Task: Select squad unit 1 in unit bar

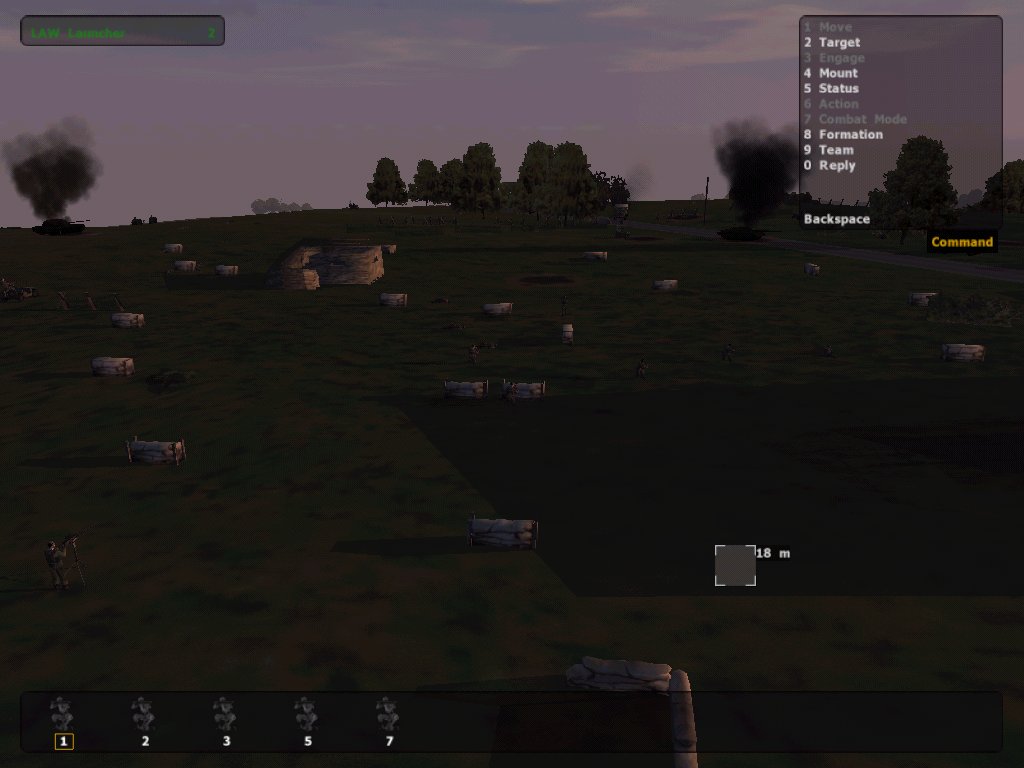Action: point(64,716)
